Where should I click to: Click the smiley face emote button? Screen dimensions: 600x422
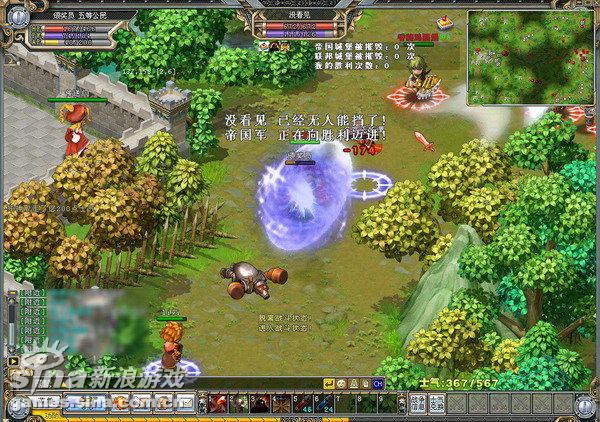tap(341, 382)
